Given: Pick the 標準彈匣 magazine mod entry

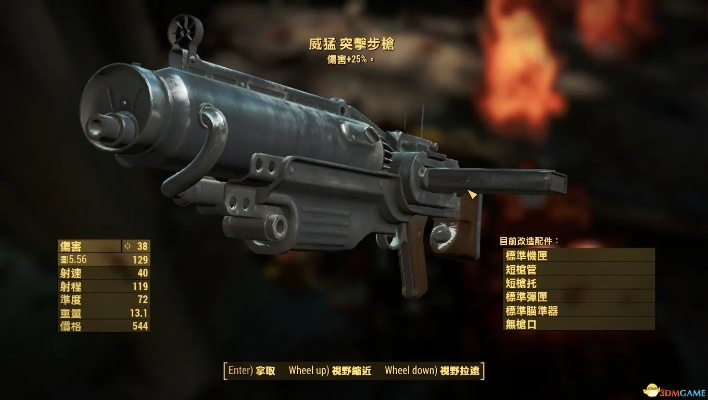Looking at the screenshot, I should 578,298.
